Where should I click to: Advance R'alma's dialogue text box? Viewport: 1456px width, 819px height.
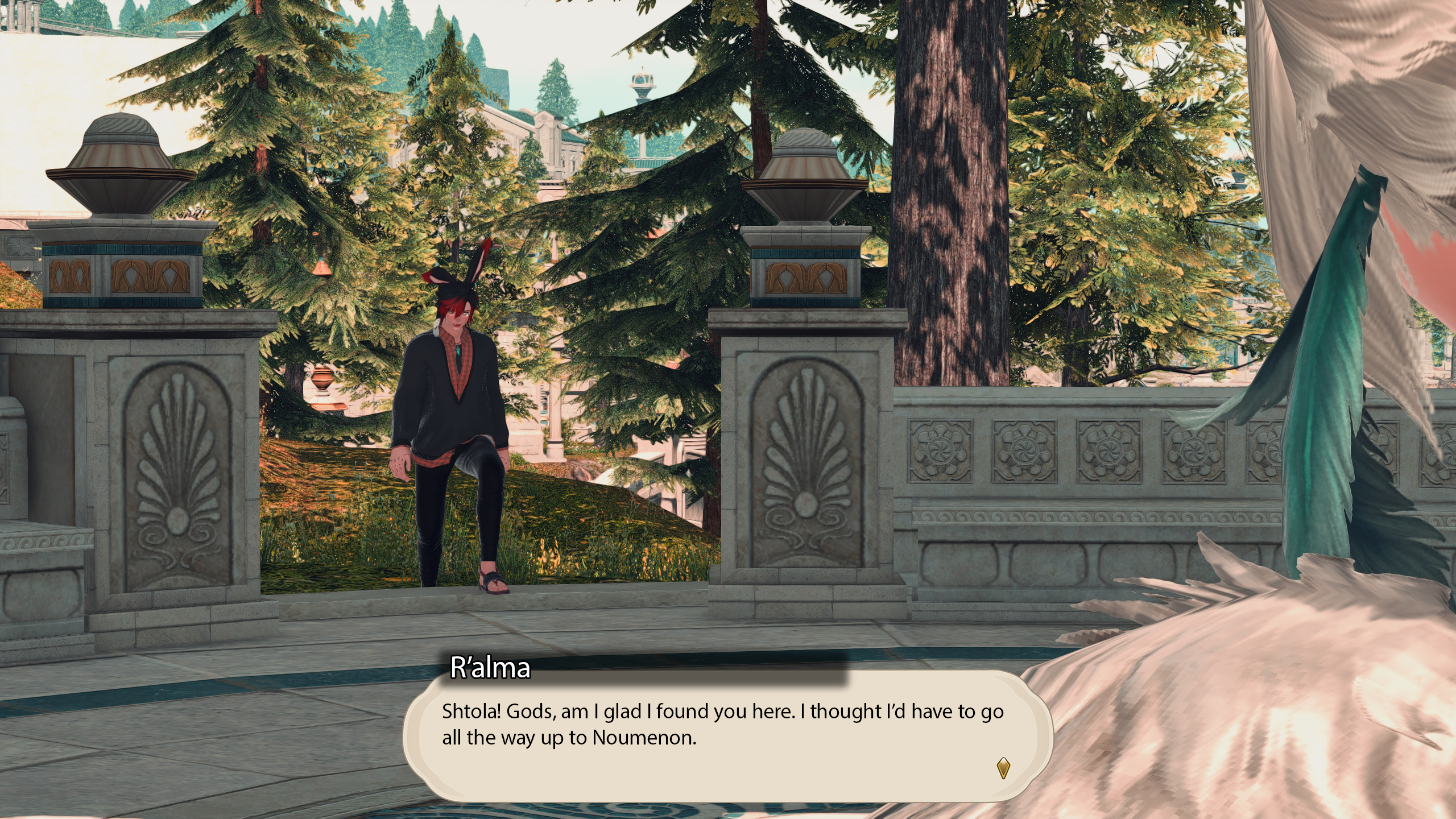[722, 734]
